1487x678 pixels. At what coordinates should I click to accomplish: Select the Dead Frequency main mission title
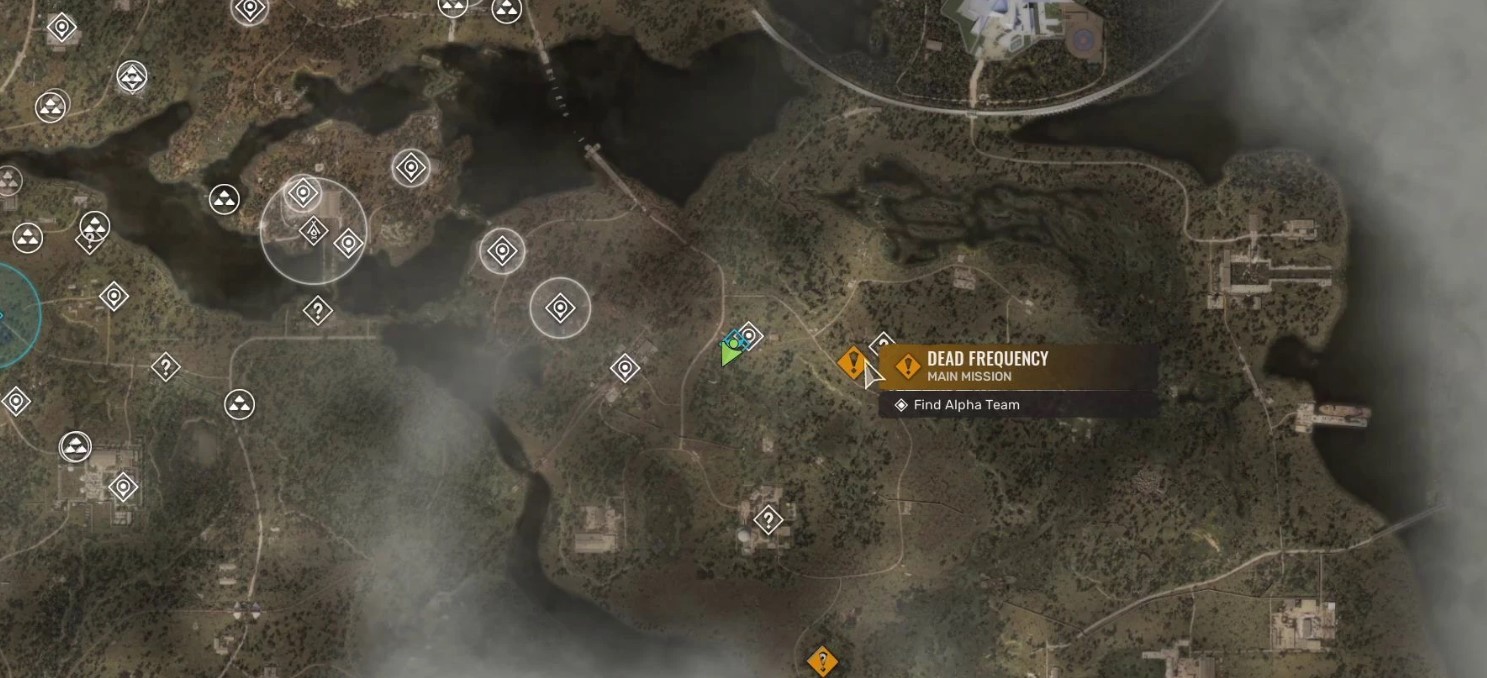(x=987, y=359)
